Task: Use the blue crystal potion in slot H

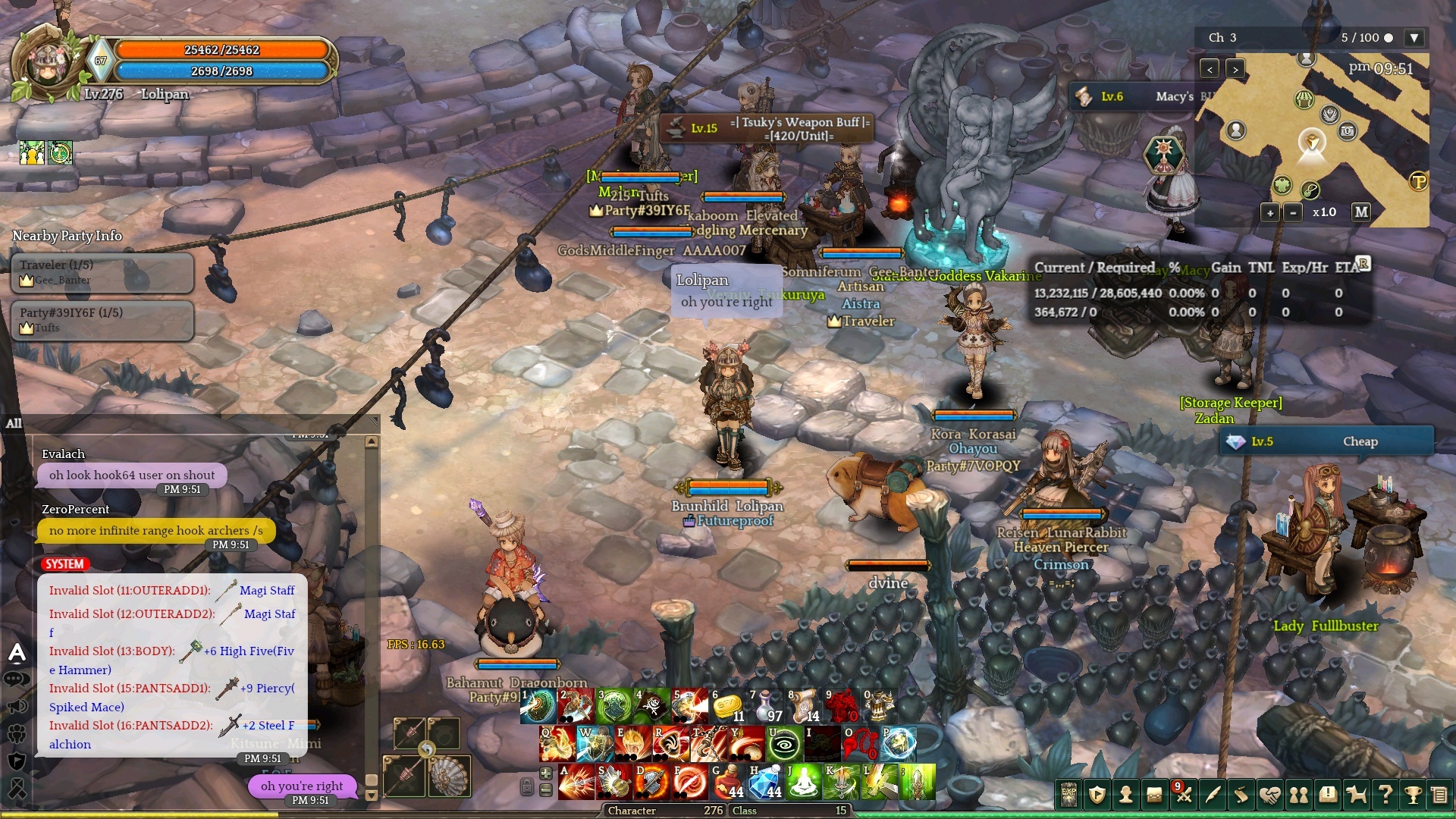Action: (765, 782)
